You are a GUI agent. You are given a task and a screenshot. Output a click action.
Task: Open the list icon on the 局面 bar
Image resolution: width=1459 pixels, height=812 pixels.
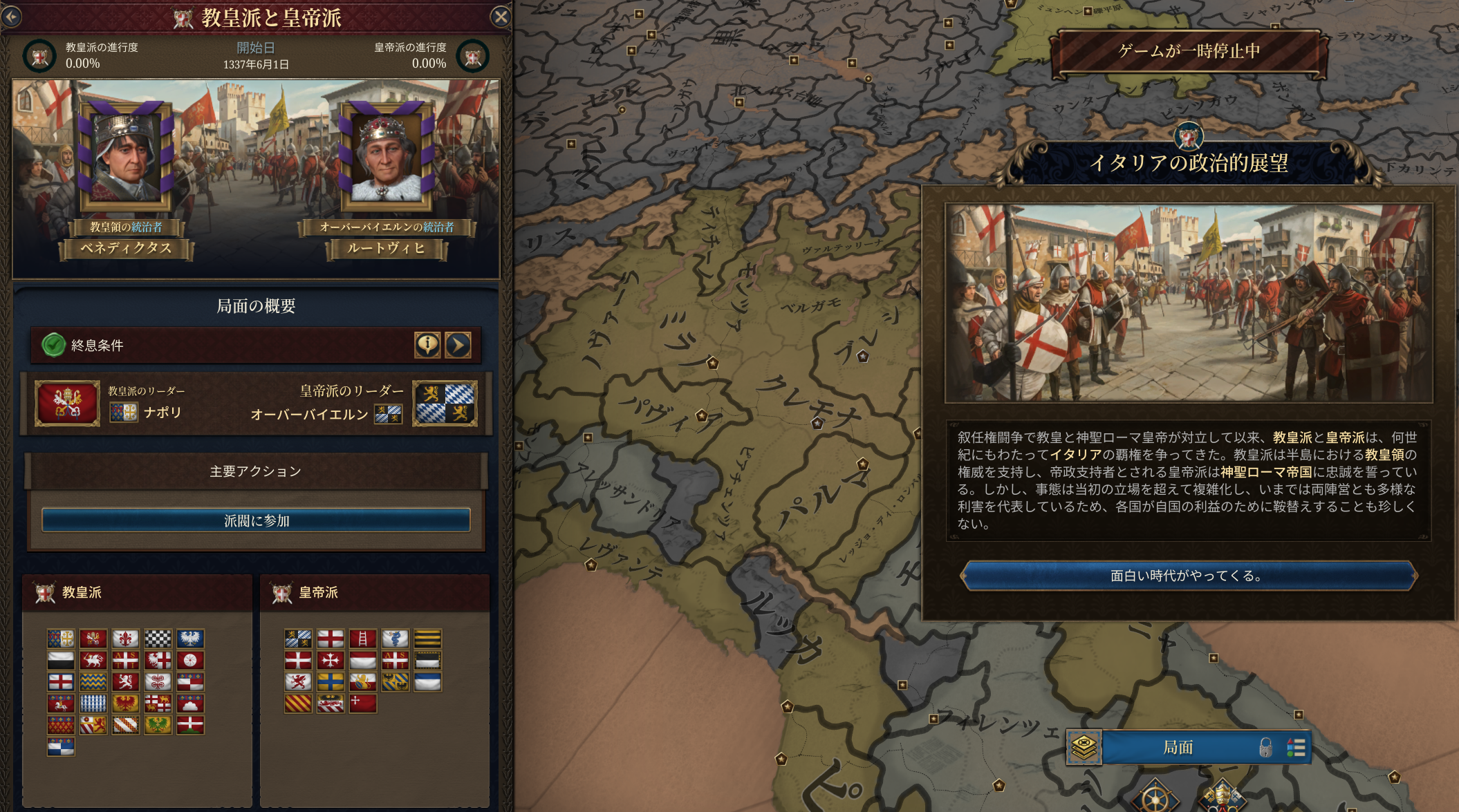point(1296,747)
